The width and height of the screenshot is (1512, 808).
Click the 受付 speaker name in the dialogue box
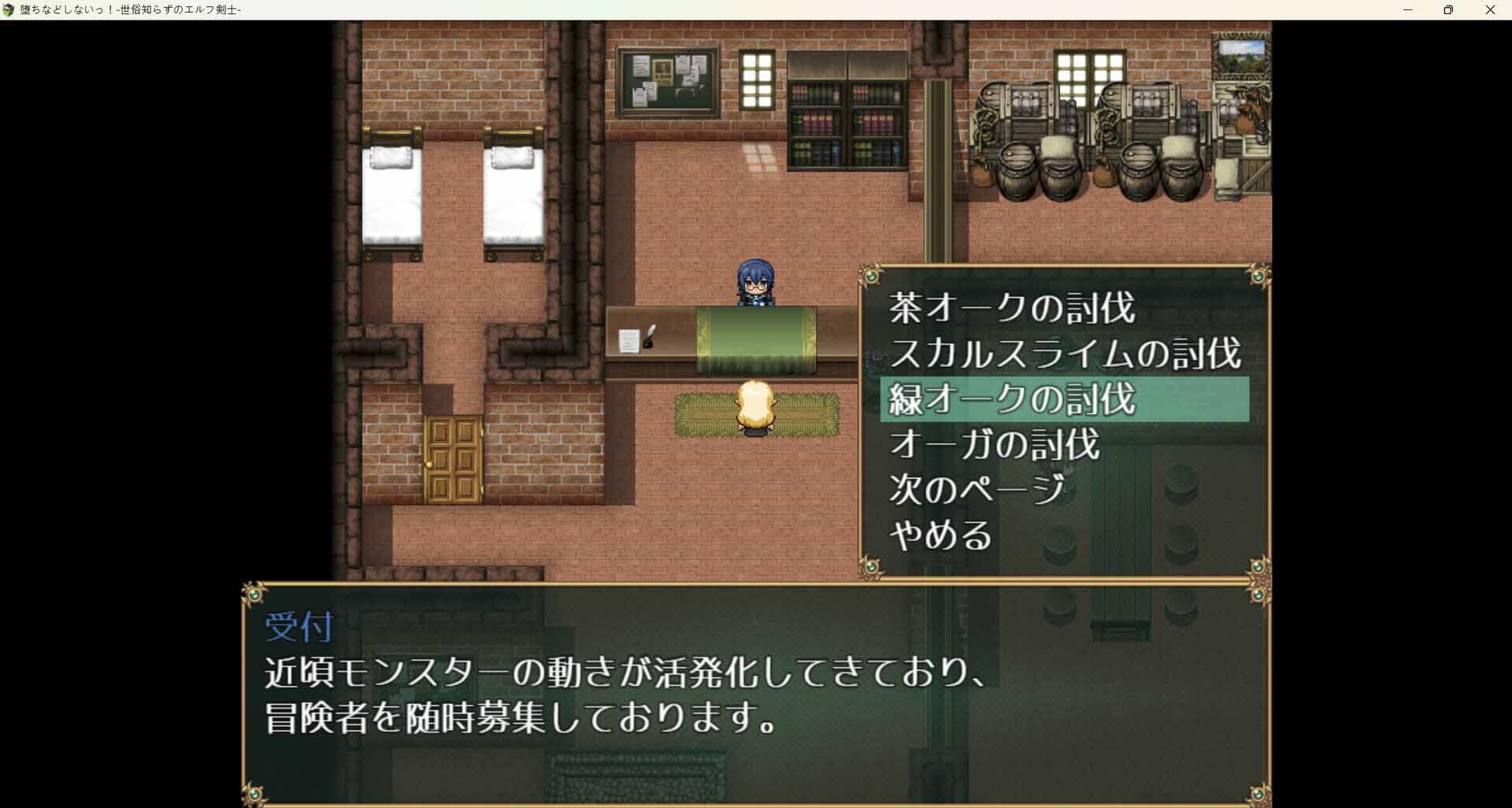(x=297, y=628)
